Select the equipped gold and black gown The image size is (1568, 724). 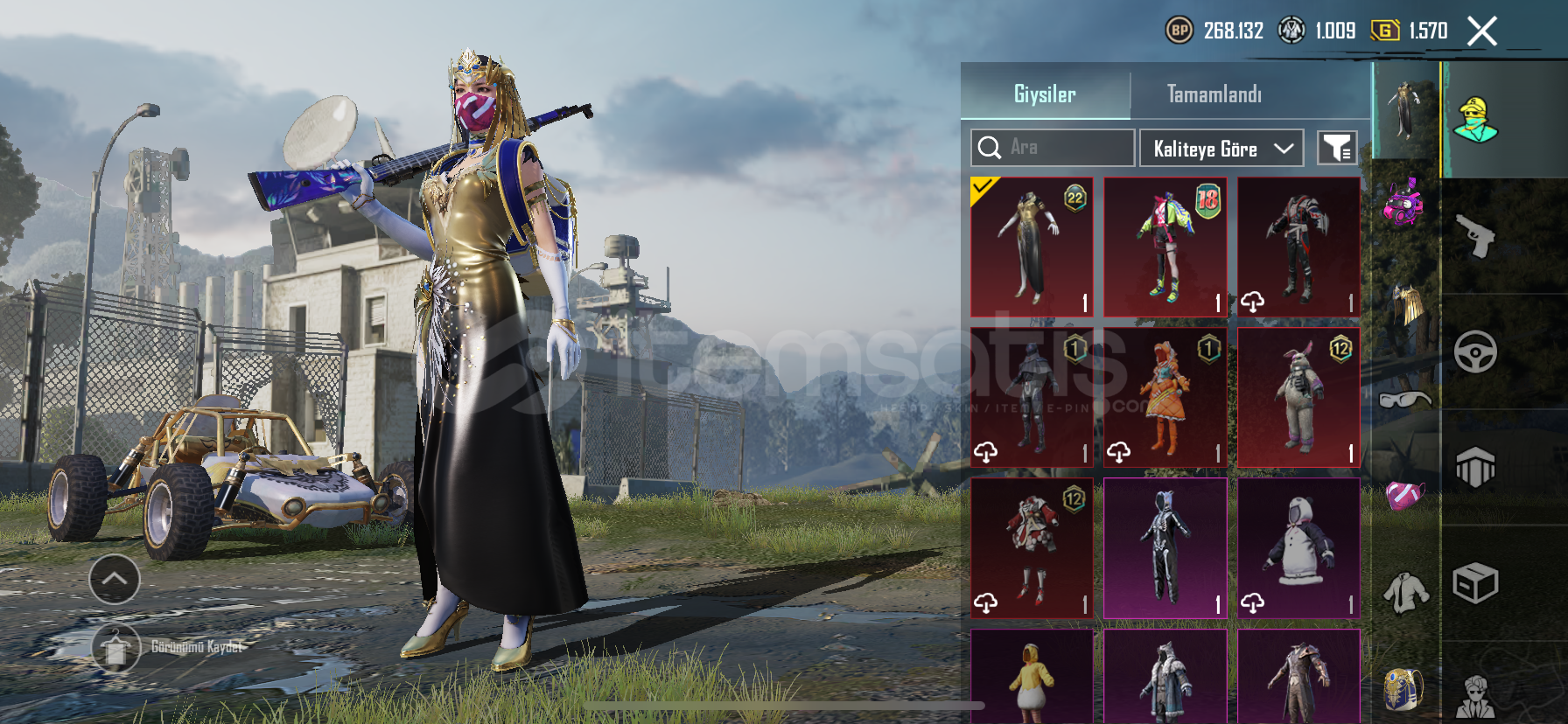[1032, 247]
